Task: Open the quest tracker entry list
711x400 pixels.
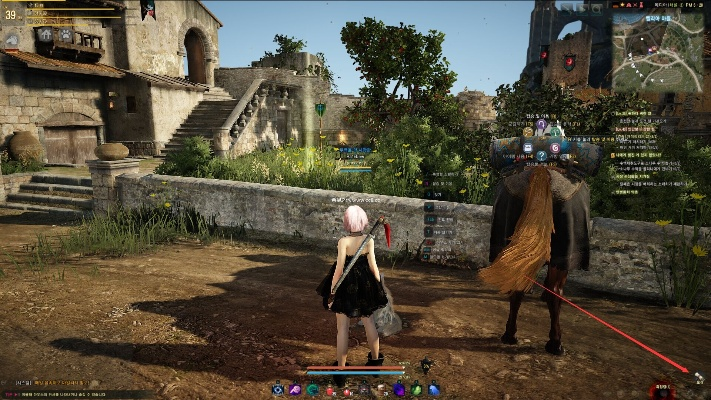Action: [650, 150]
